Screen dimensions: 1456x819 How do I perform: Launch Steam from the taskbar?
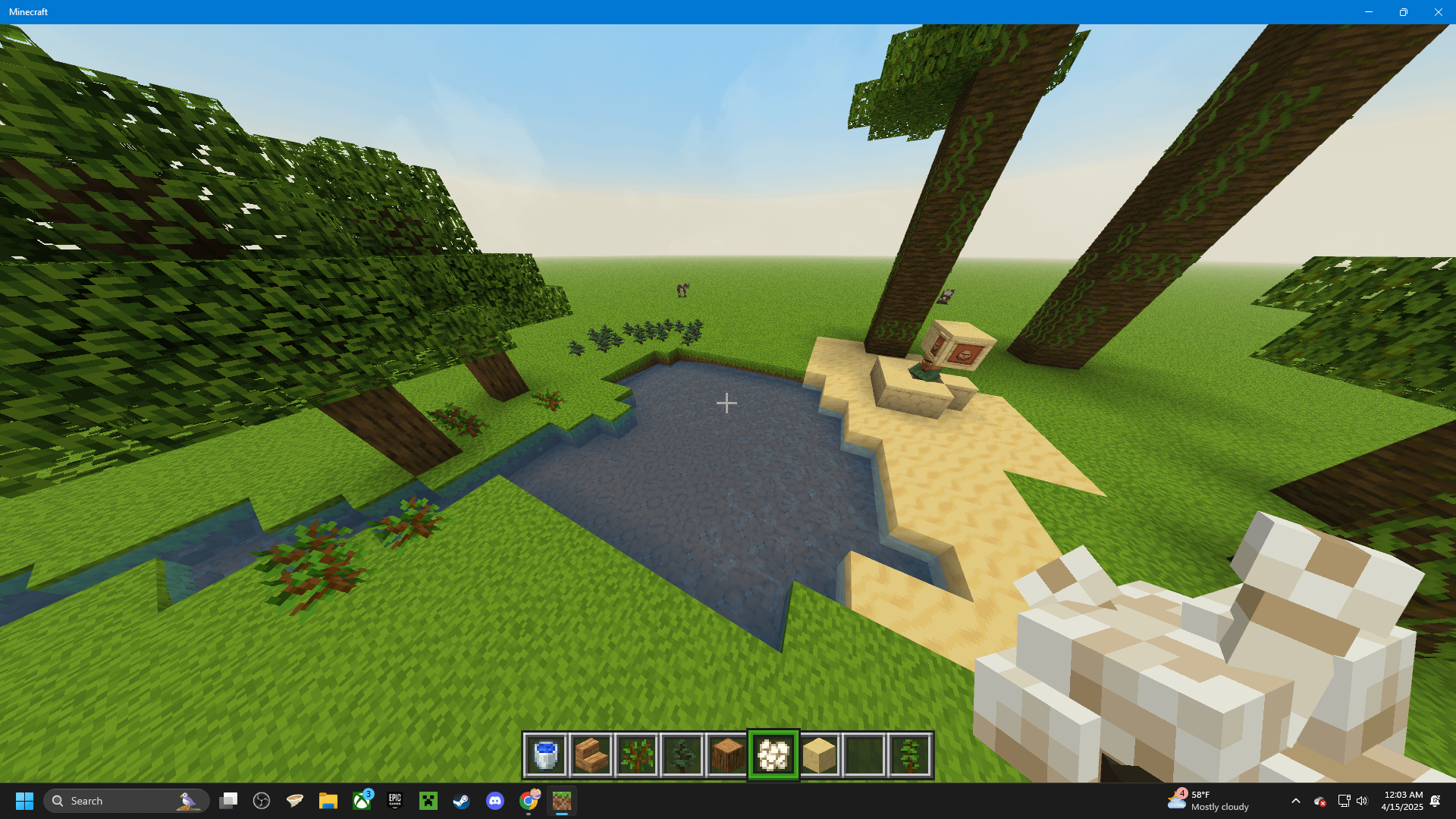(461, 800)
